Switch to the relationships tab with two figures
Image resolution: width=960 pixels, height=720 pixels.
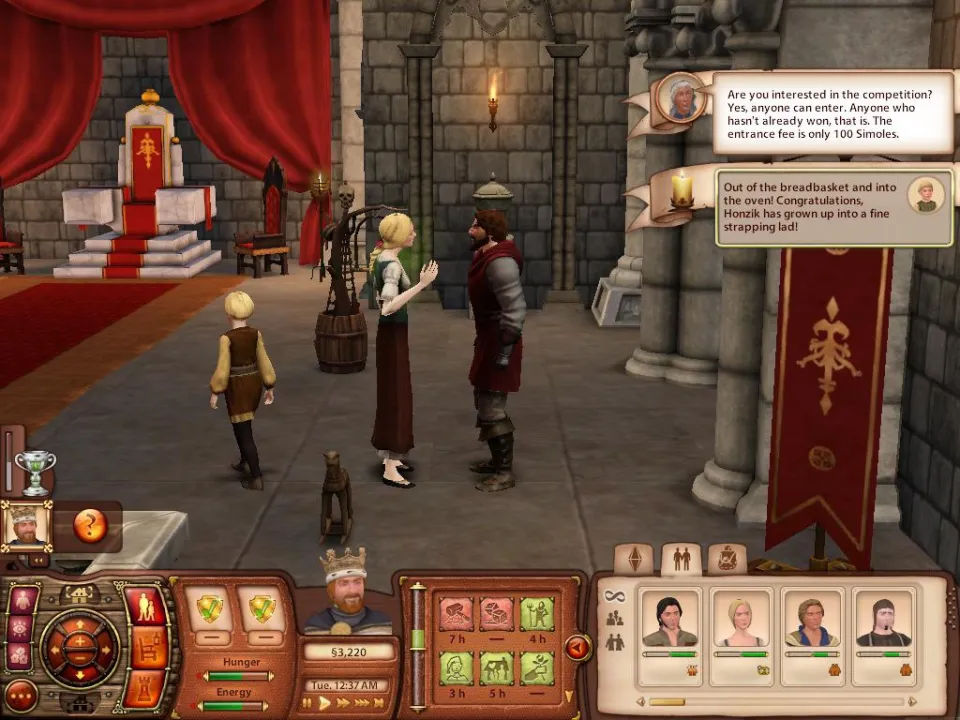pos(681,559)
